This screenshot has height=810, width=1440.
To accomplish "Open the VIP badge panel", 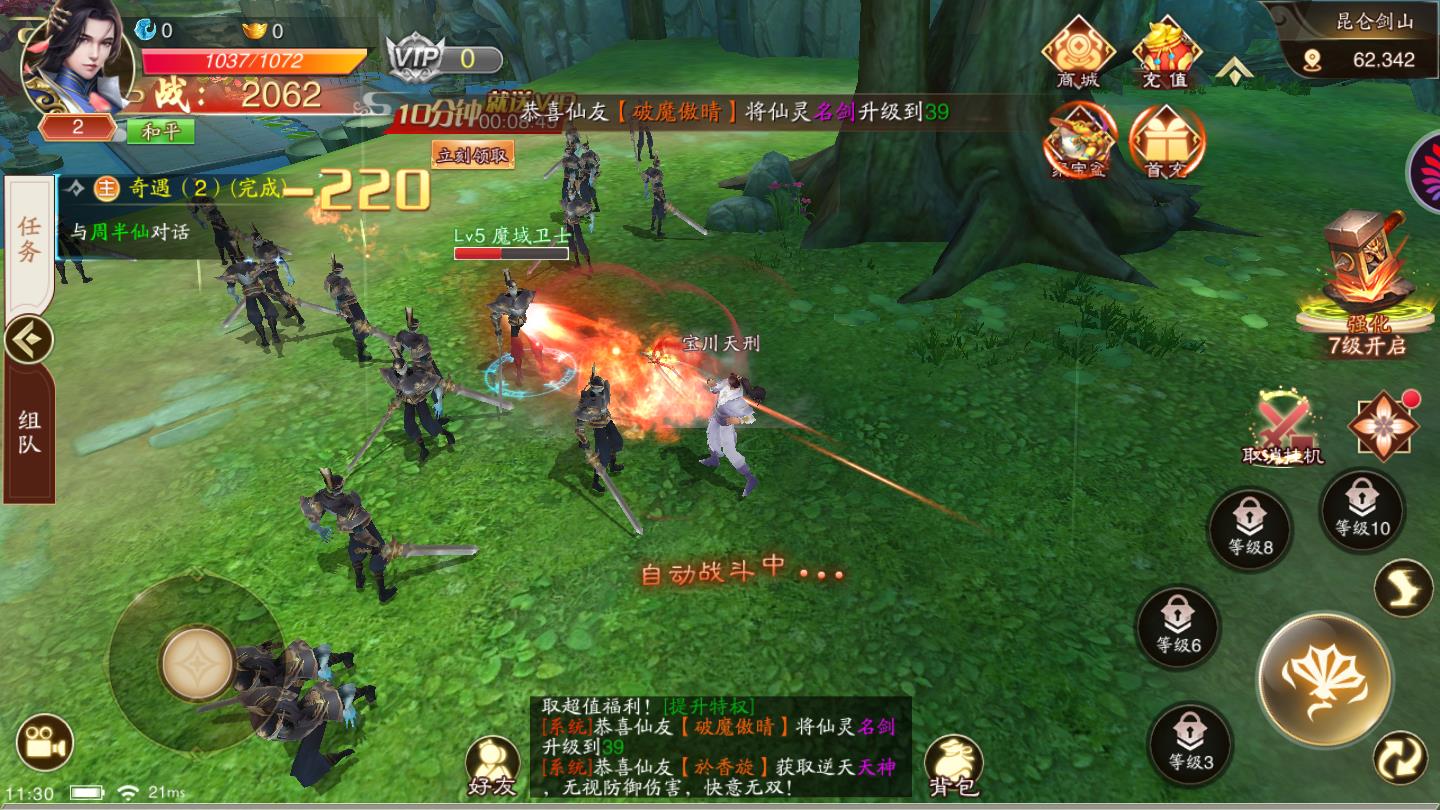I will [x=443, y=58].
